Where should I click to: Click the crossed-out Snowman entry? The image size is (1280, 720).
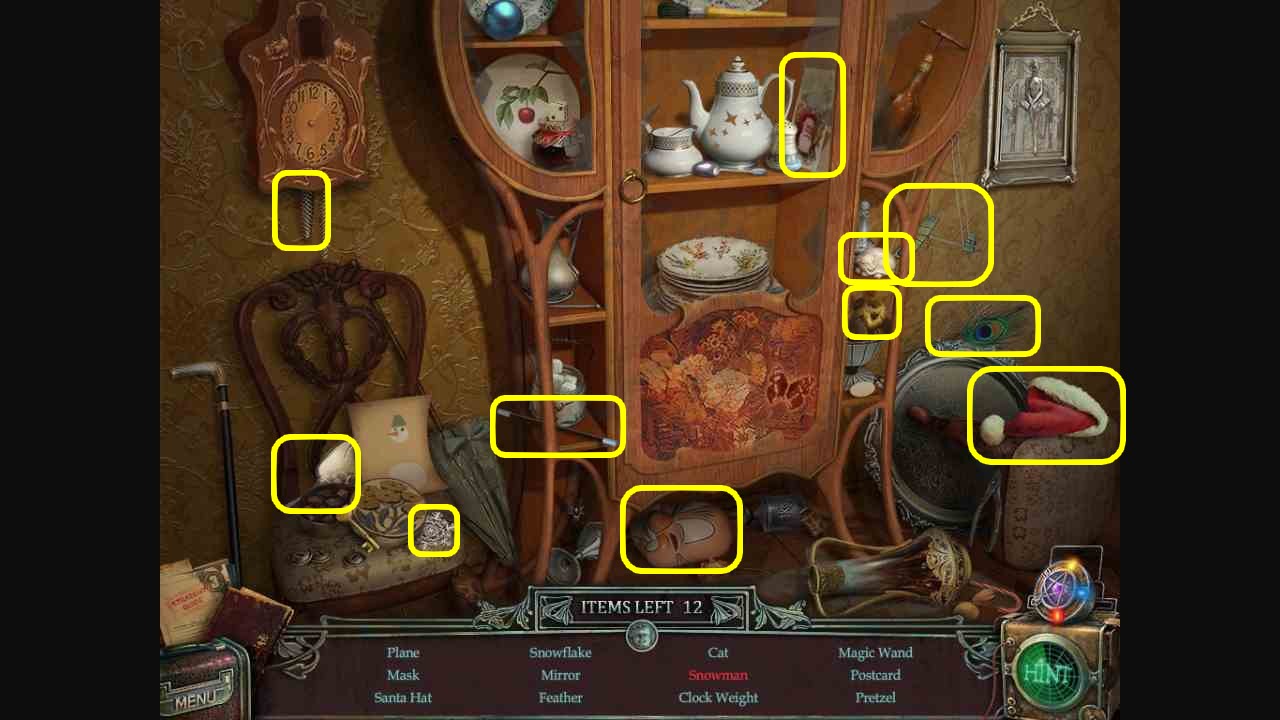click(x=718, y=675)
